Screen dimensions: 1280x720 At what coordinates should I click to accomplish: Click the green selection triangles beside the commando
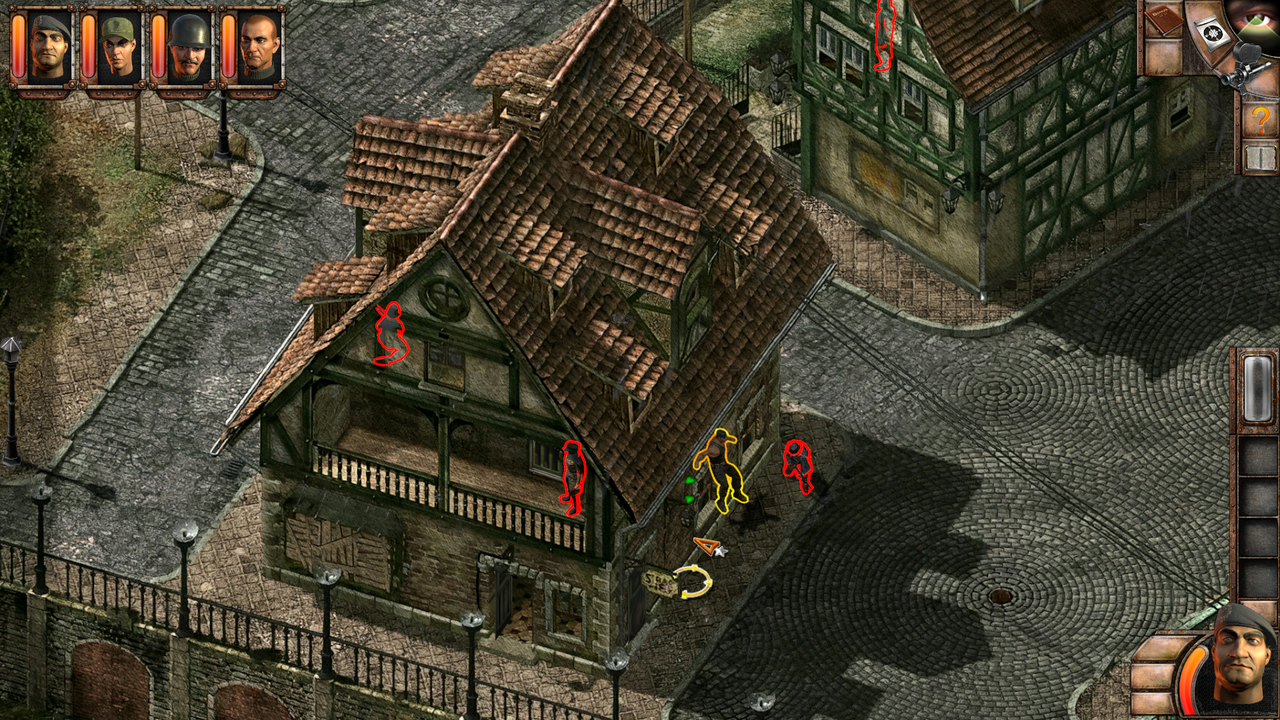tap(688, 489)
